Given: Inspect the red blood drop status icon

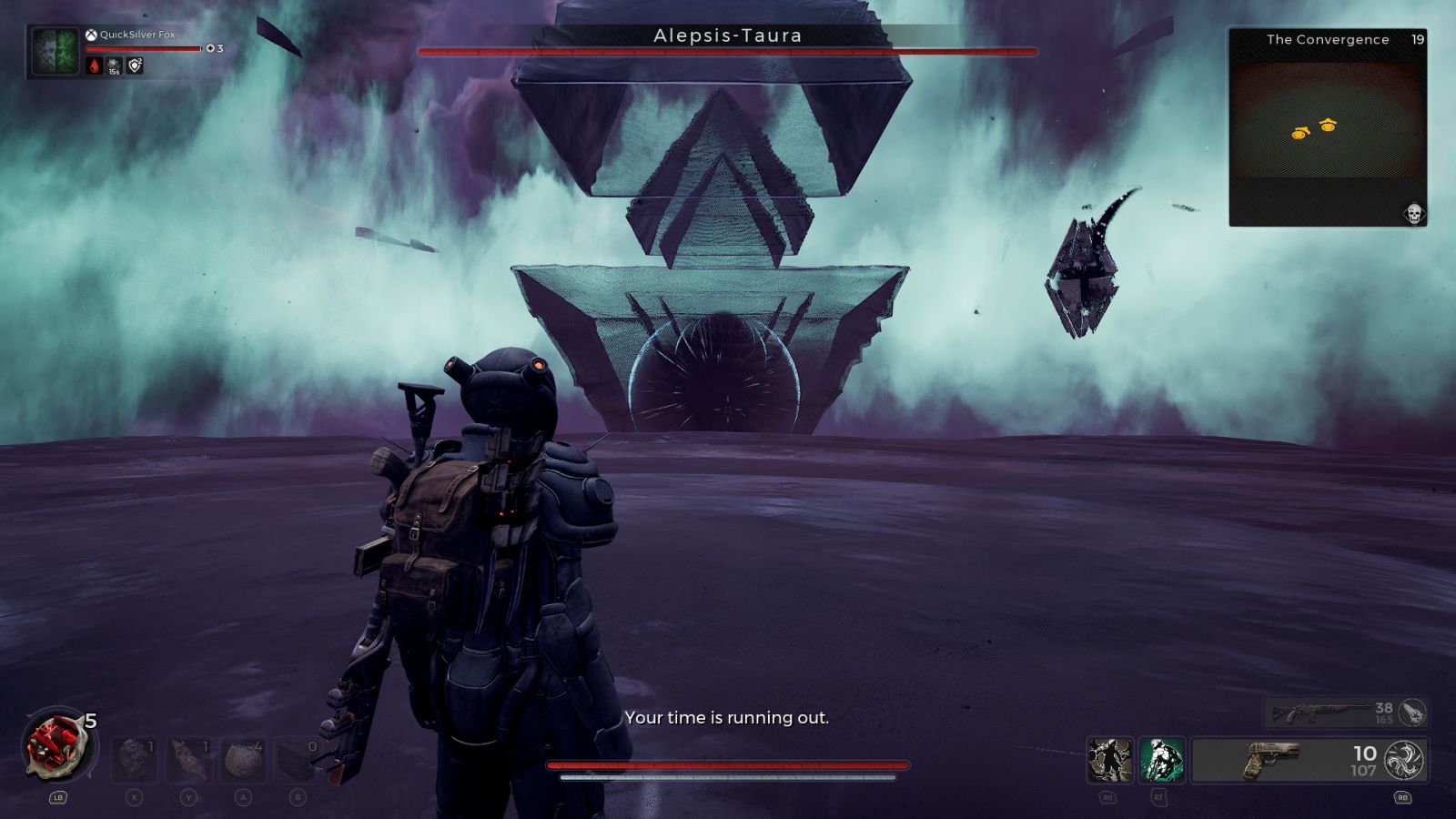Looking at the screenshot, I should click(95, 66).
